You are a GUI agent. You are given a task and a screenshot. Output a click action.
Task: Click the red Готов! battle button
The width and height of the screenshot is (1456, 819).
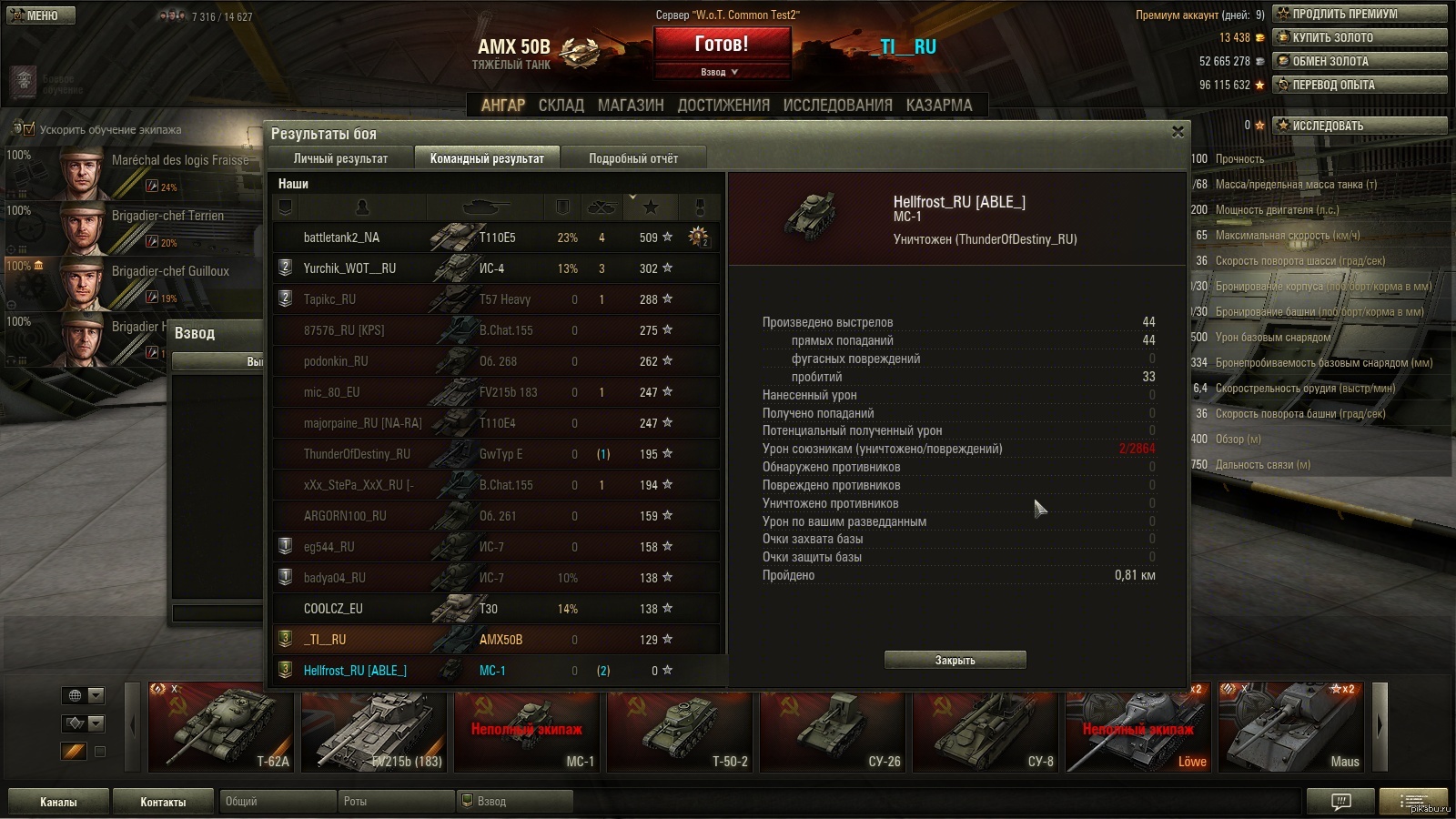722,45
